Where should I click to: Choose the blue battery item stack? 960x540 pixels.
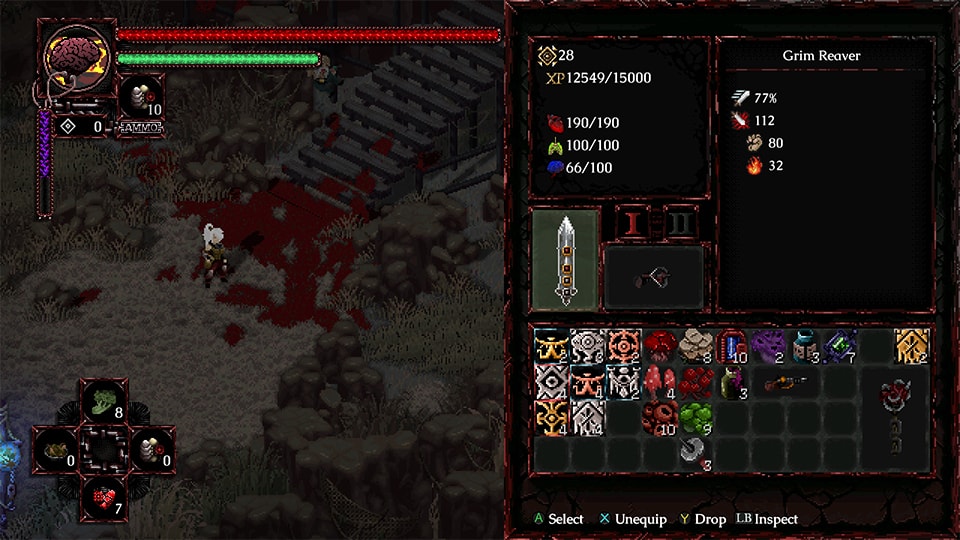[731, 345]
